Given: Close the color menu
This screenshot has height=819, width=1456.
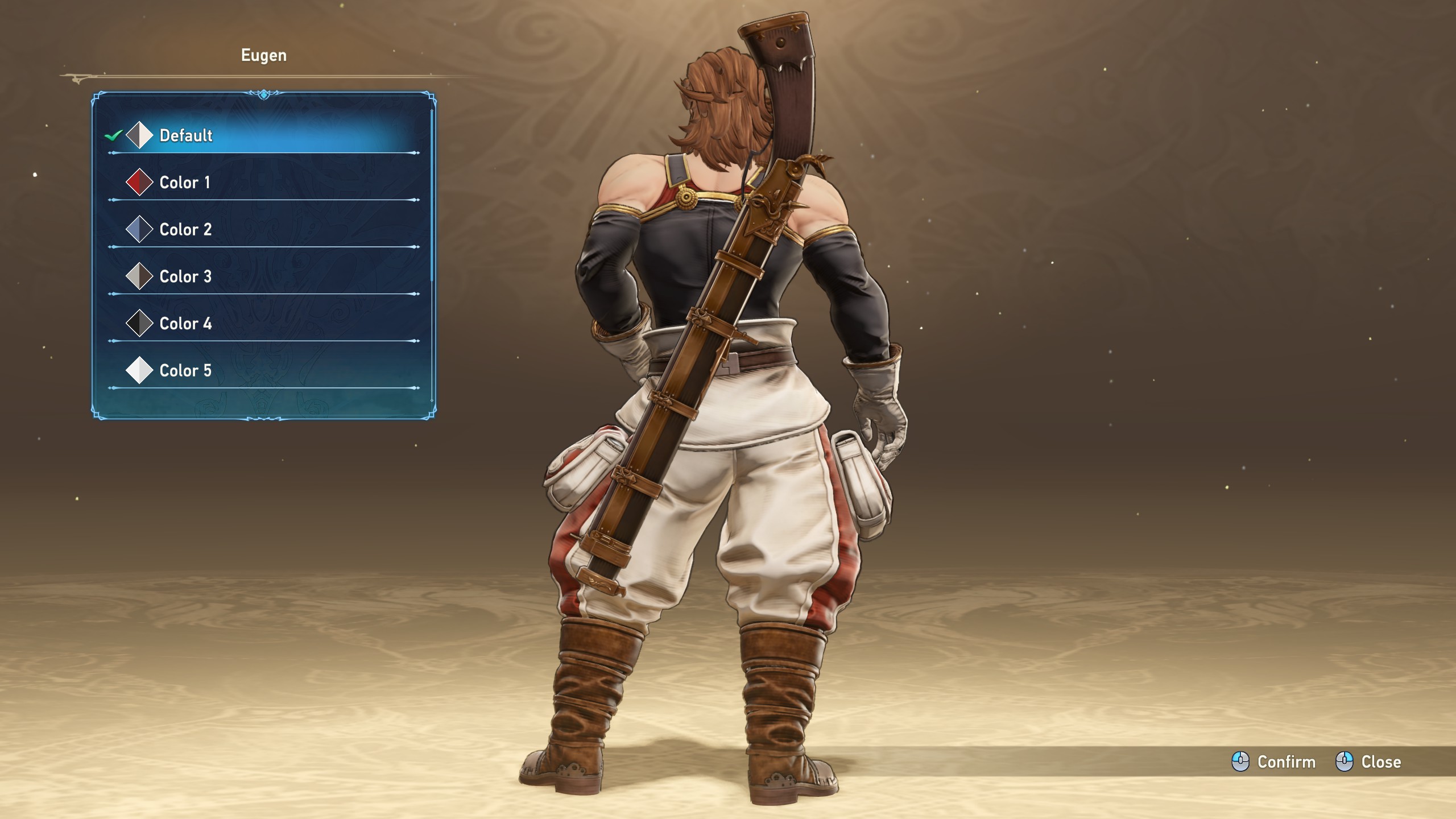Looking at the screenshot, I should pyautogui.click(x=1368, y=762).
